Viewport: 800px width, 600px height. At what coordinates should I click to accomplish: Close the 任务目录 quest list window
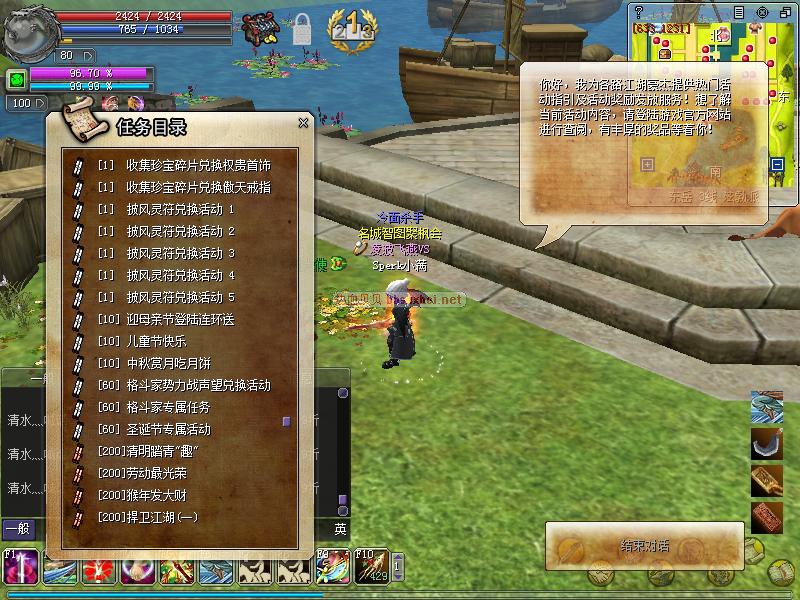click(x=303, y=124)
